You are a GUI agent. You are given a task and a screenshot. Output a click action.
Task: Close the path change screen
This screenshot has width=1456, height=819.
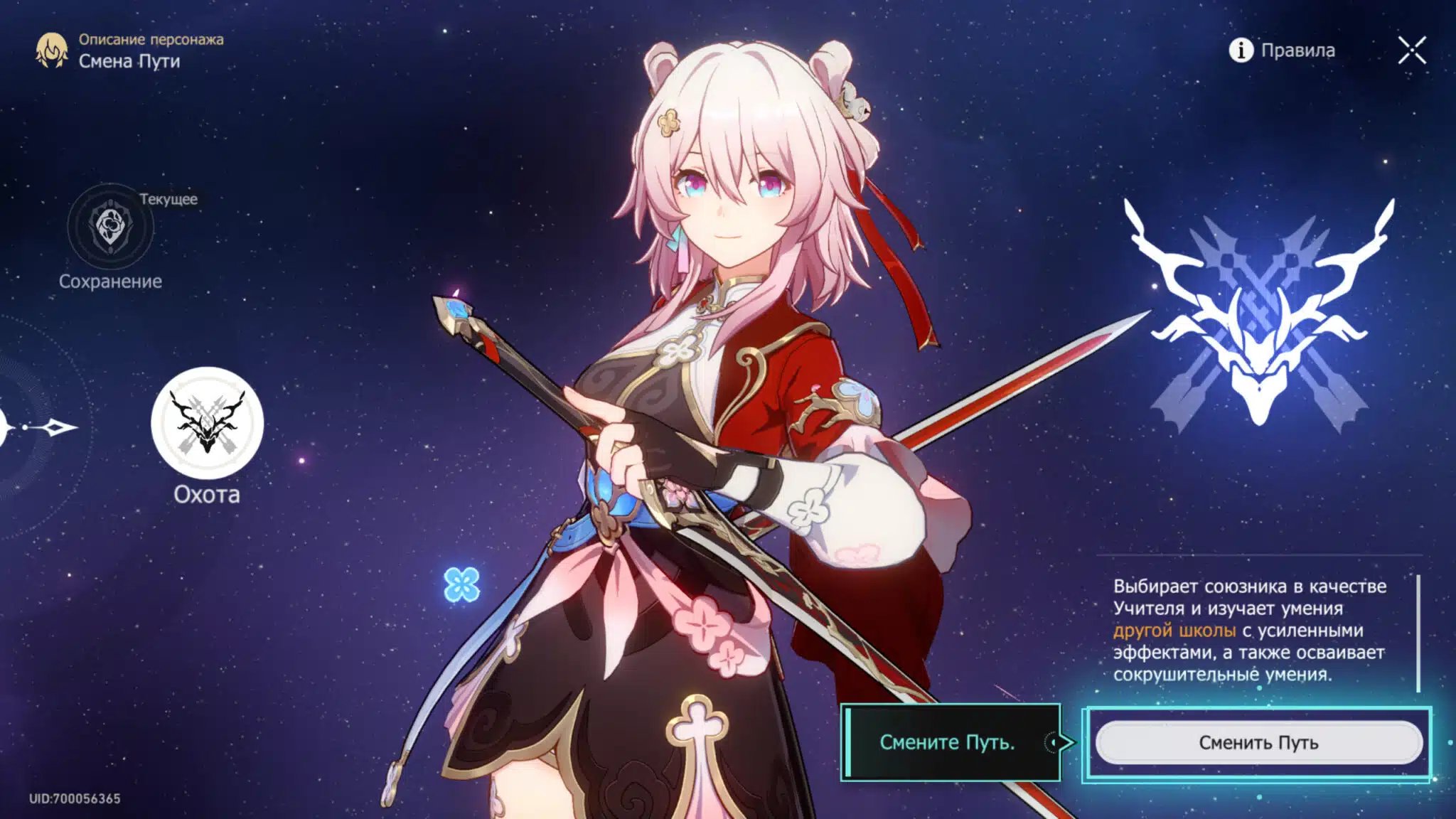coord(1411,50)
